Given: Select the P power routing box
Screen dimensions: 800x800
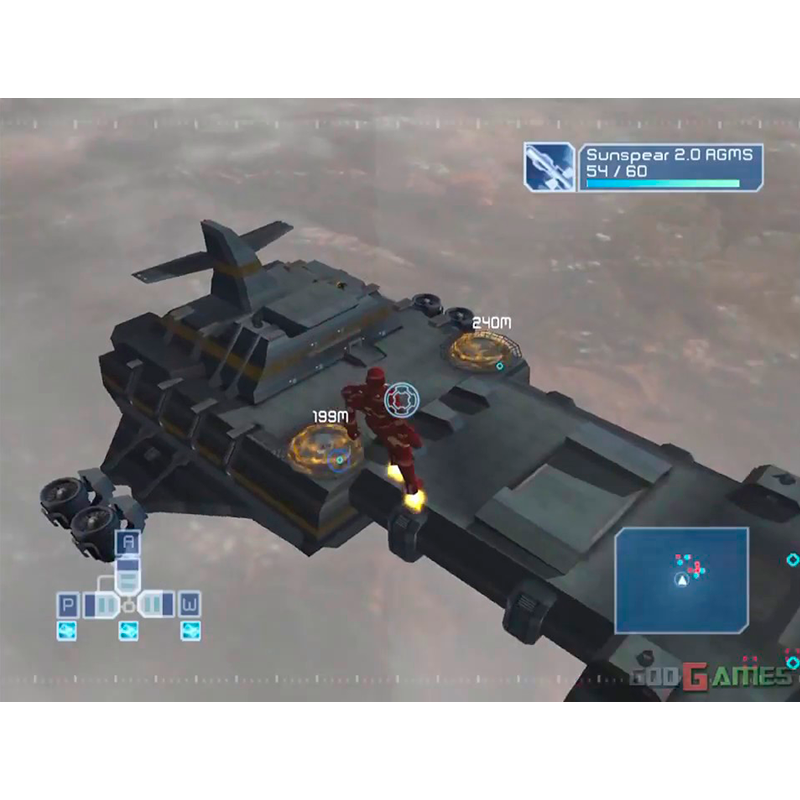Looking at the screenshot, I should click(69, 605).
